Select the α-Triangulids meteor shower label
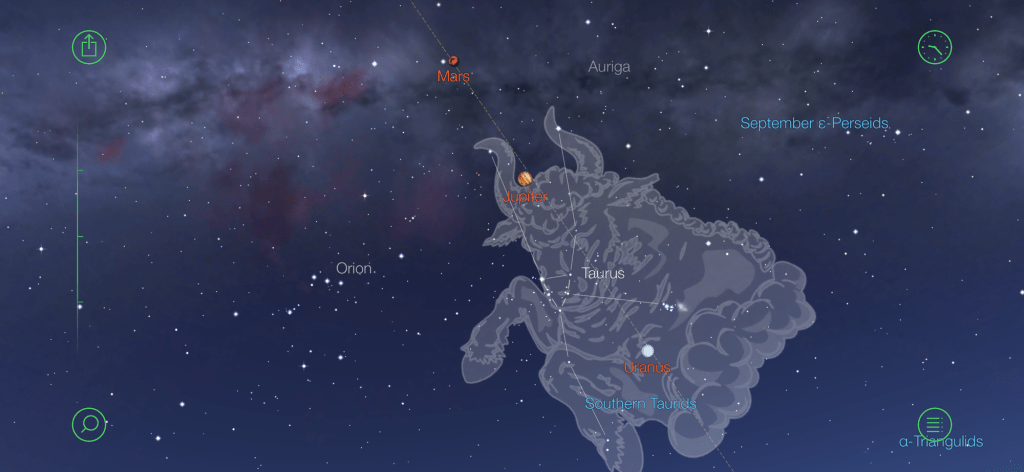 pyautogui.click(x=940, y=442)
